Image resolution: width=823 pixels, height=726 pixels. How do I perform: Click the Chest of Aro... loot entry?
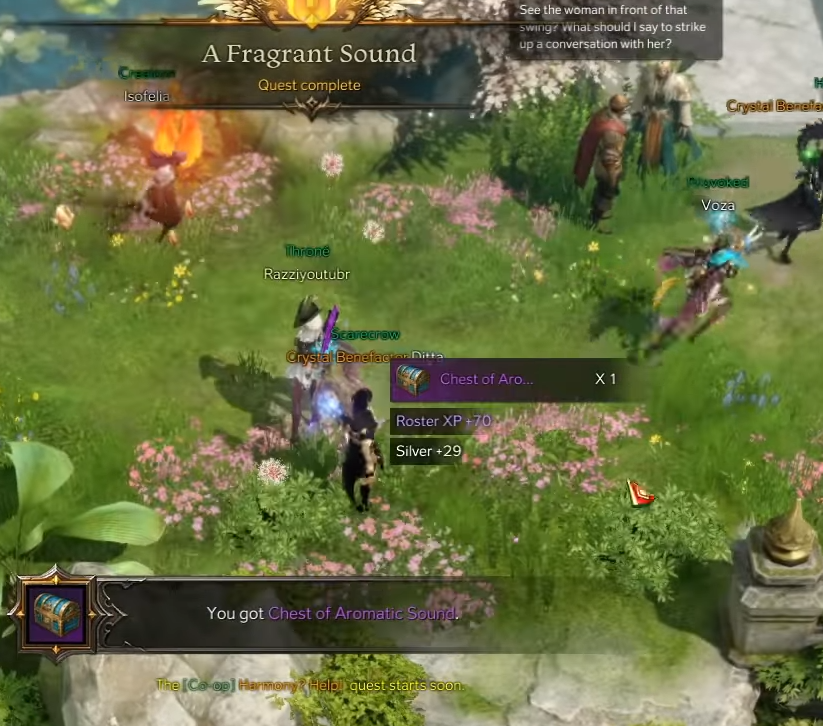(x=486, y=380)
